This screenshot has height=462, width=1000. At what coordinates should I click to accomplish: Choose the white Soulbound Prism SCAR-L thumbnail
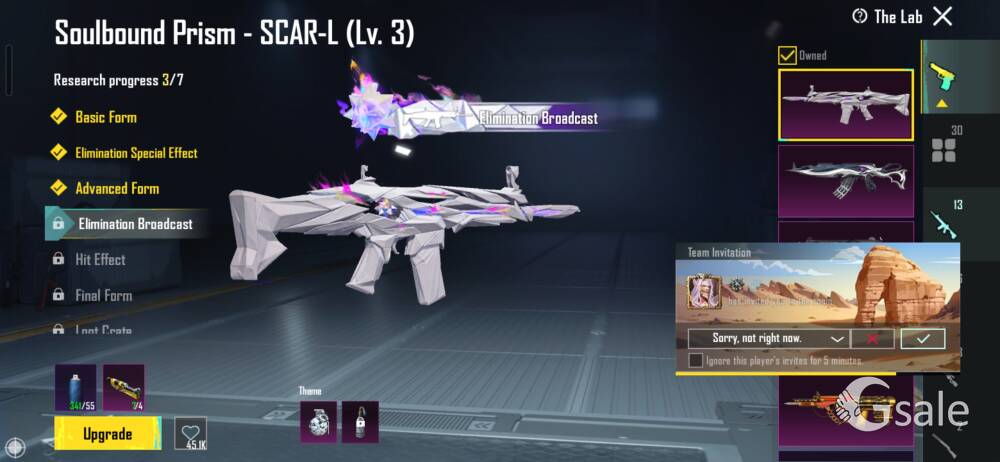845,103
